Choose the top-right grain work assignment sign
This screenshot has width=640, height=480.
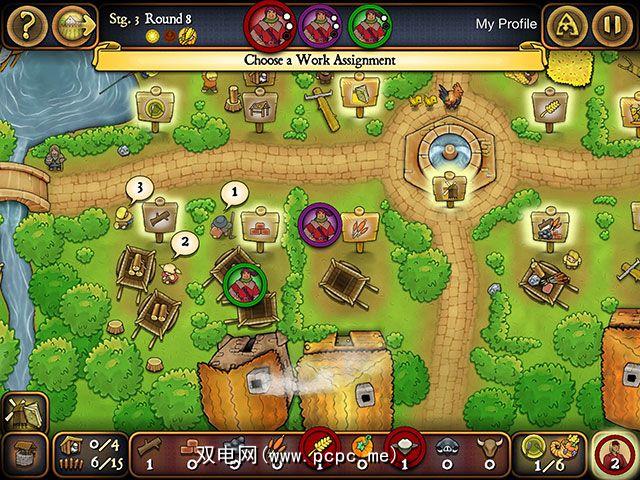click(x=549, y=108)
